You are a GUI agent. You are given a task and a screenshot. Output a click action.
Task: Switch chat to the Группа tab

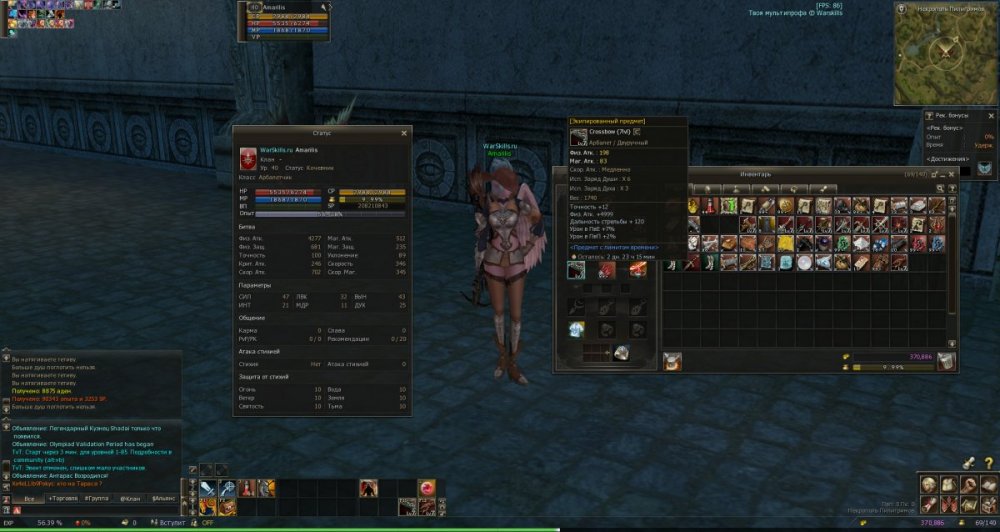(x=97, y=497)
